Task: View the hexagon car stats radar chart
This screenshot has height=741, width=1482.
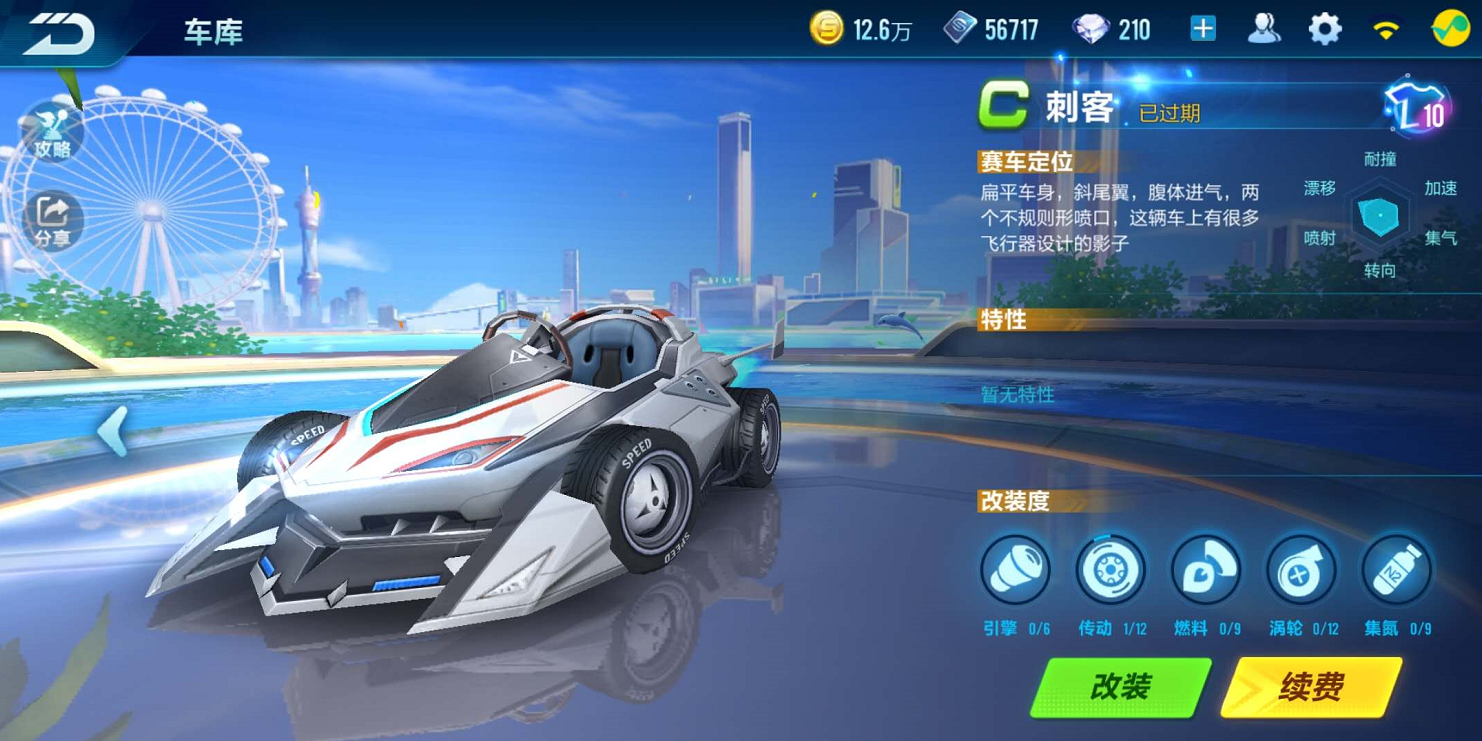Action: coord(1380,216)
